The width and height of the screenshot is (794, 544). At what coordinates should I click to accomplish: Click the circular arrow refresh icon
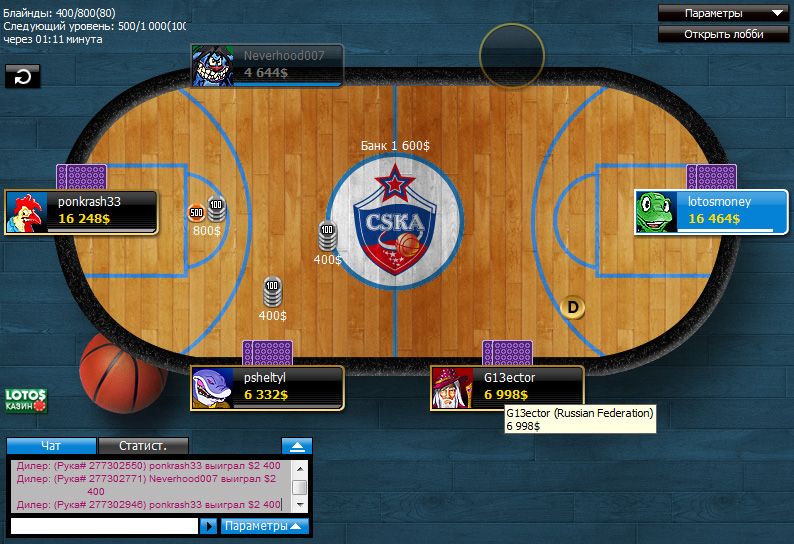coord(22,76)
